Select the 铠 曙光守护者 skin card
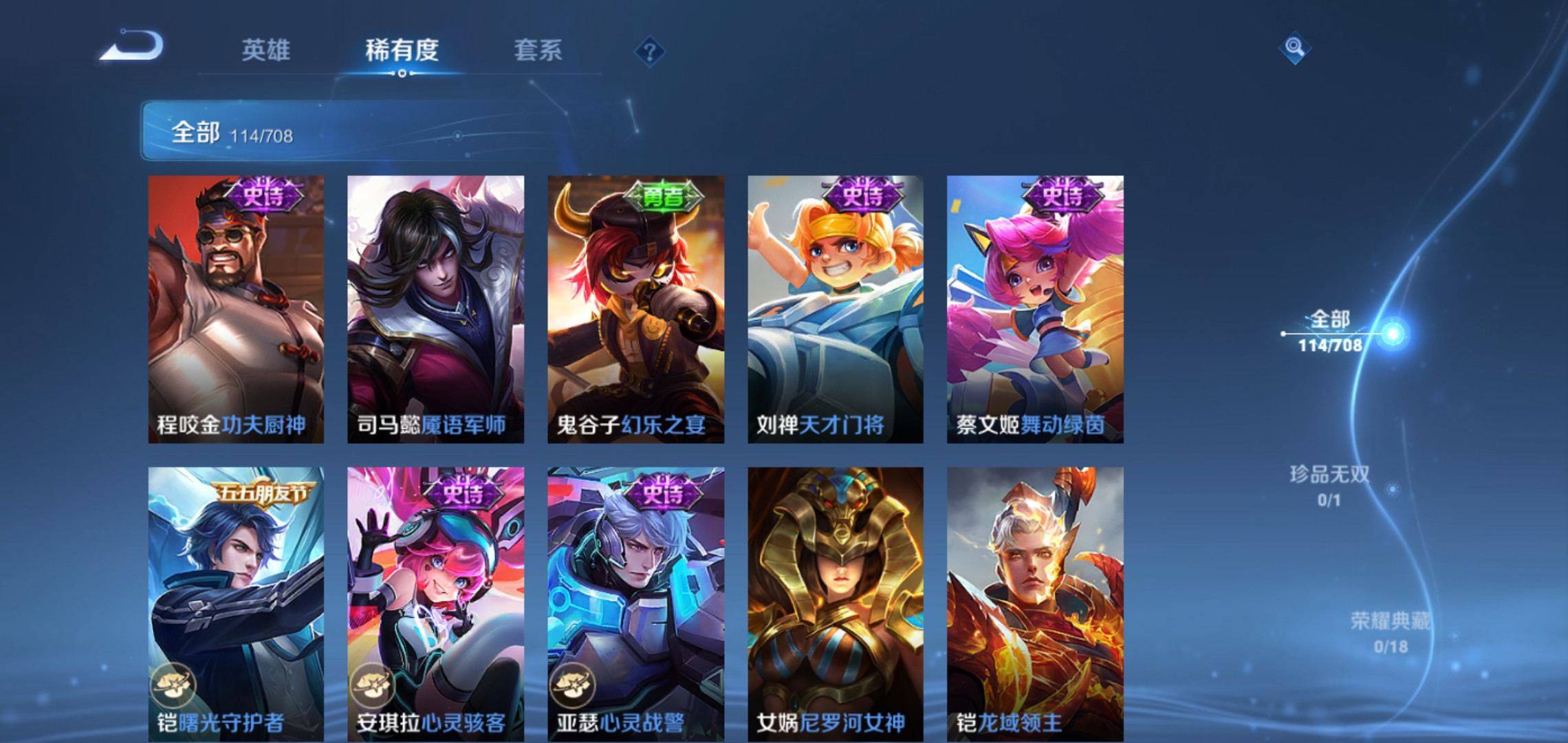Image resolution: width=1568 pixels, height=743 pixels. 236,604
